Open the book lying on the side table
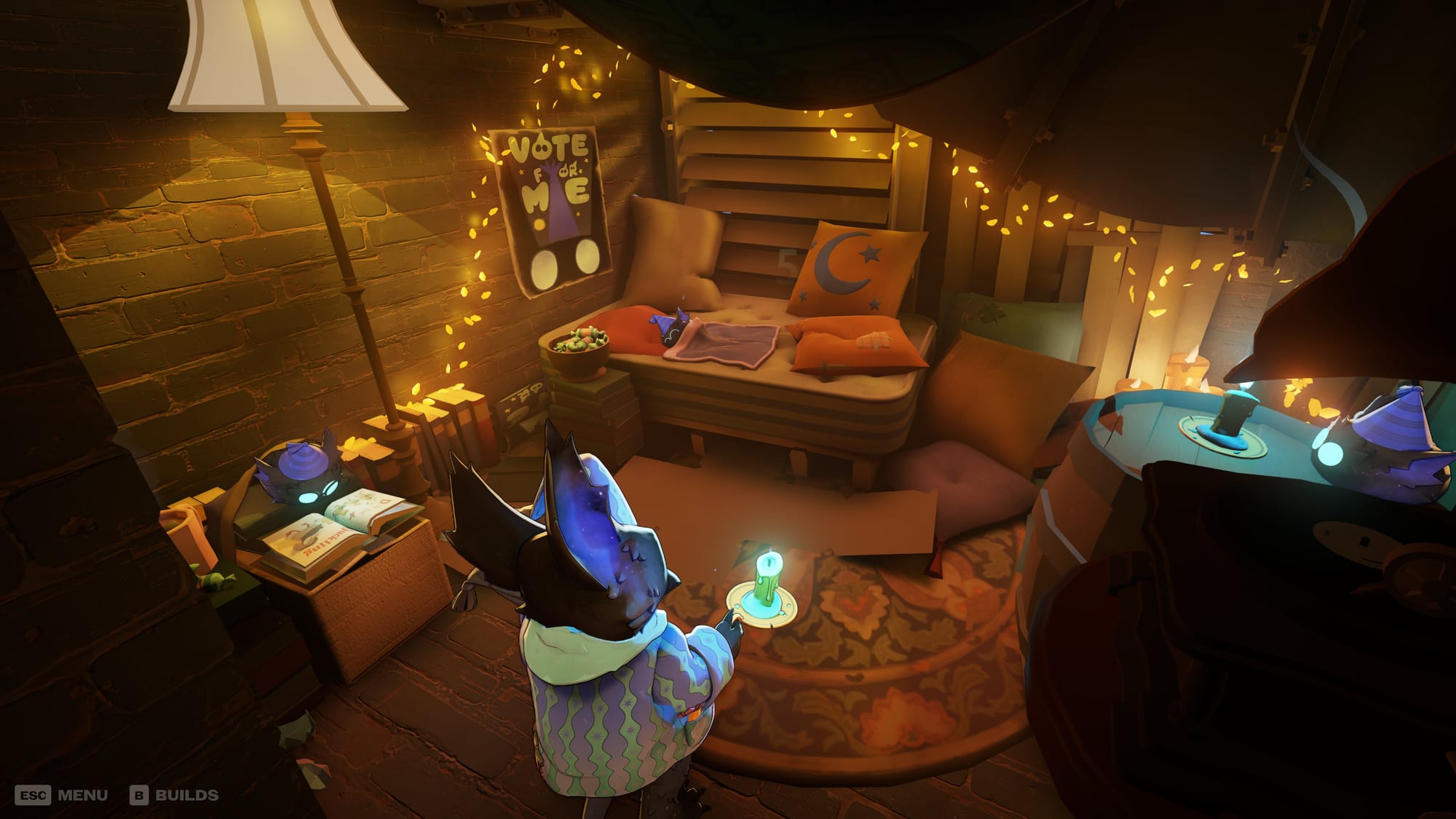Screen dimensions: 1456x819 point(328,535)
